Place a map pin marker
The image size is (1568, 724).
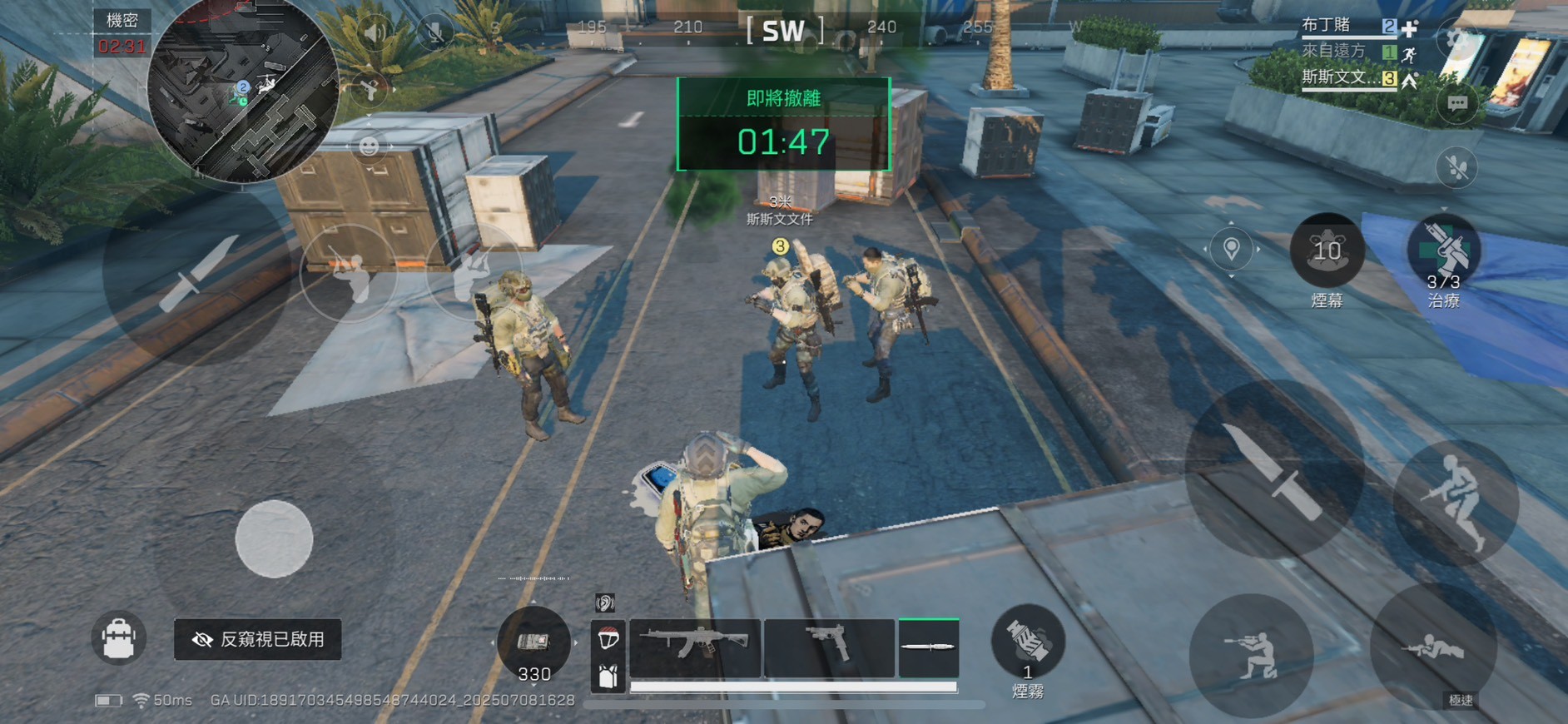point(1231,248)
